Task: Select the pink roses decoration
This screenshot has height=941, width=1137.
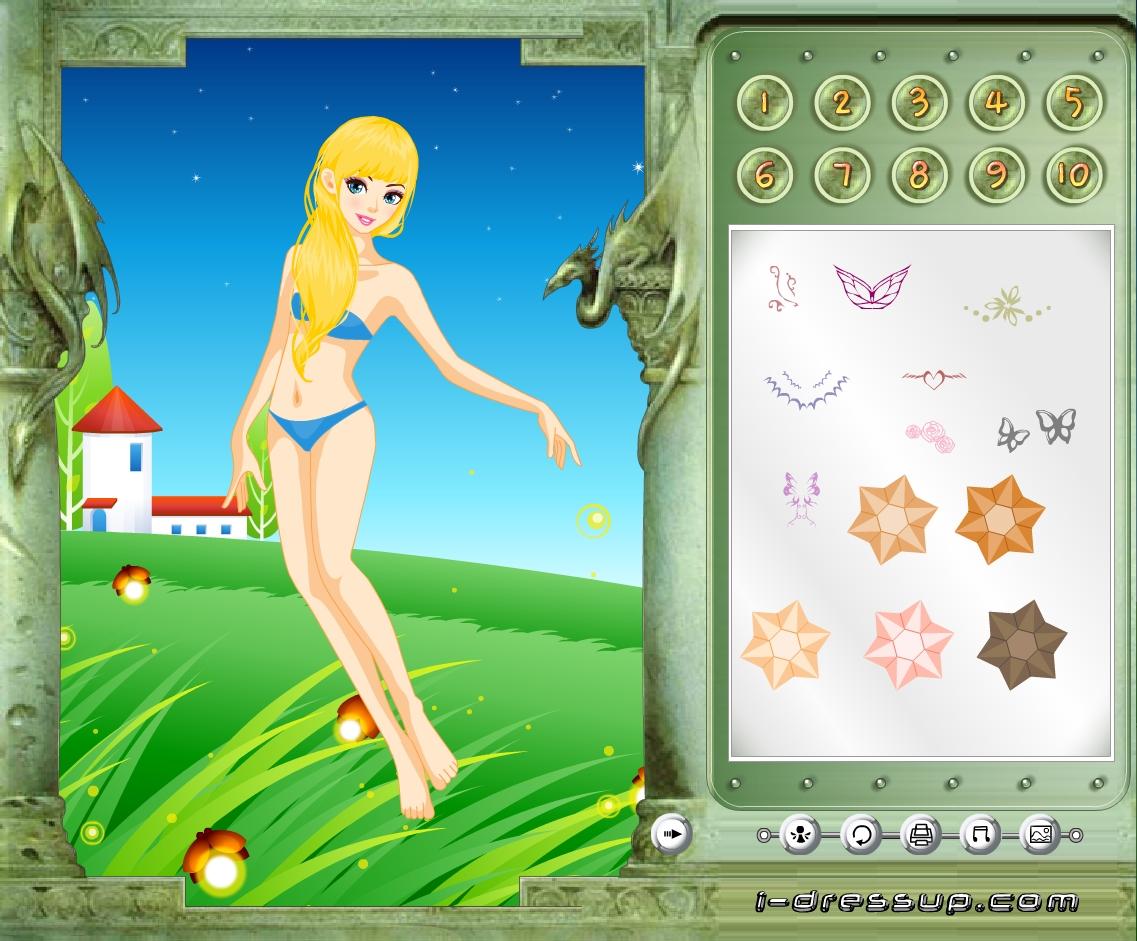Action: click(x=930, y=436)
